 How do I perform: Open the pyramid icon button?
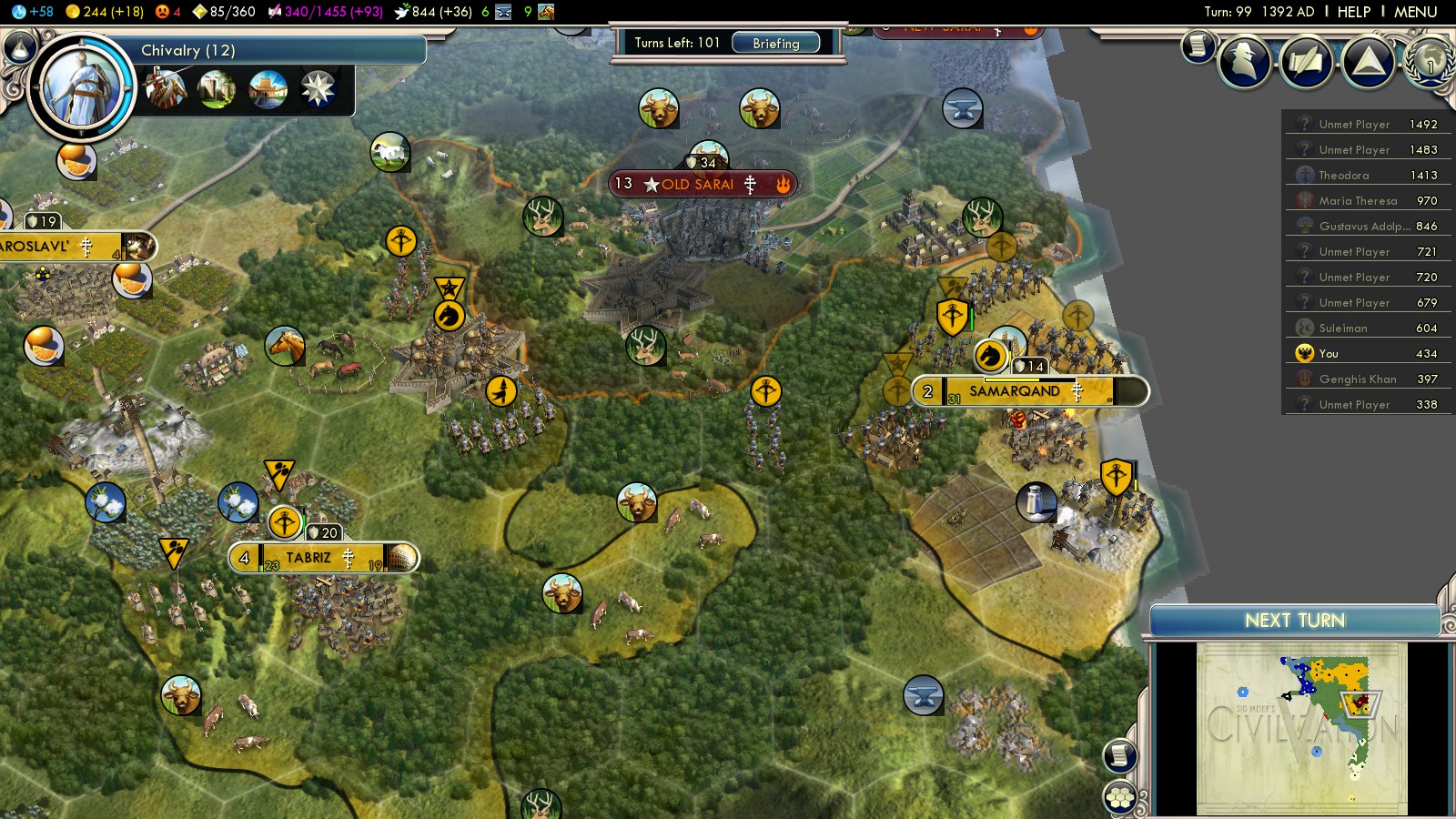tap(1368, 62)
